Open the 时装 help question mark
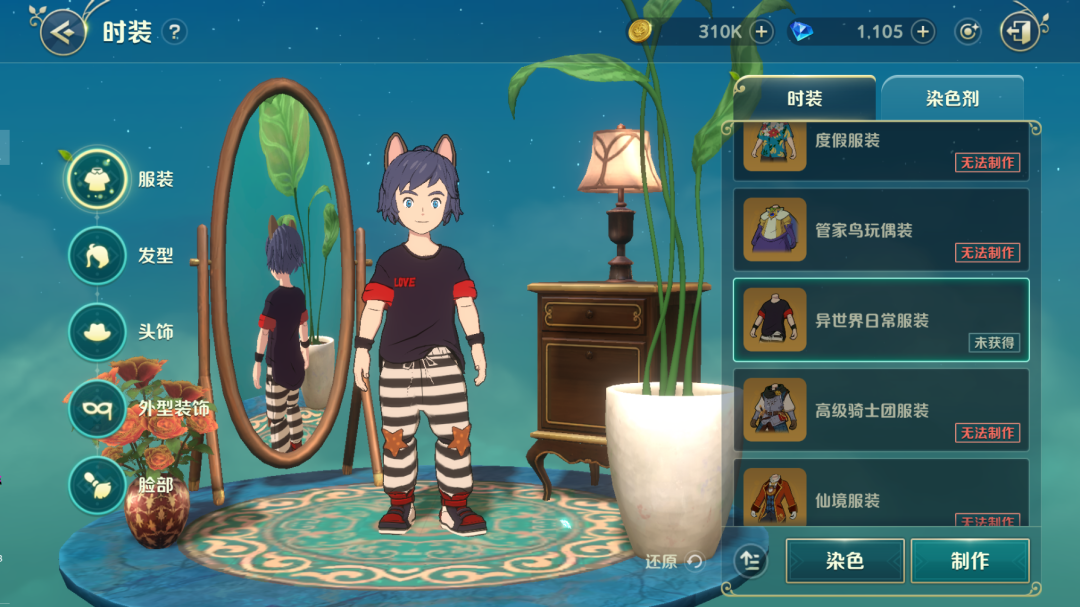The width and height of the screenshot is (1080, 607). coord(174,32)
